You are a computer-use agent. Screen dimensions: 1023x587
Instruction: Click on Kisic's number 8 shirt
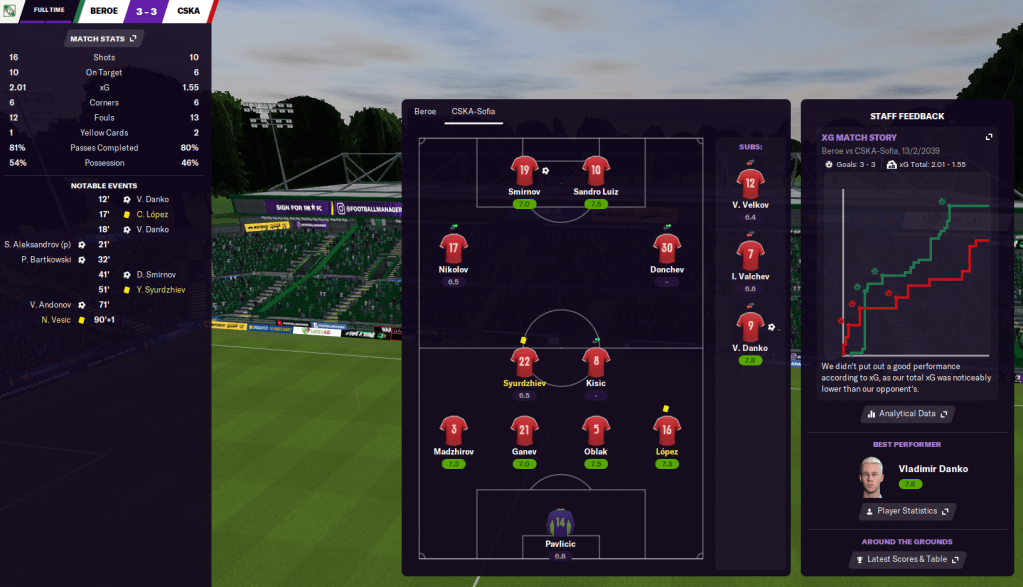pyautogui.click(x=595, y=362)
